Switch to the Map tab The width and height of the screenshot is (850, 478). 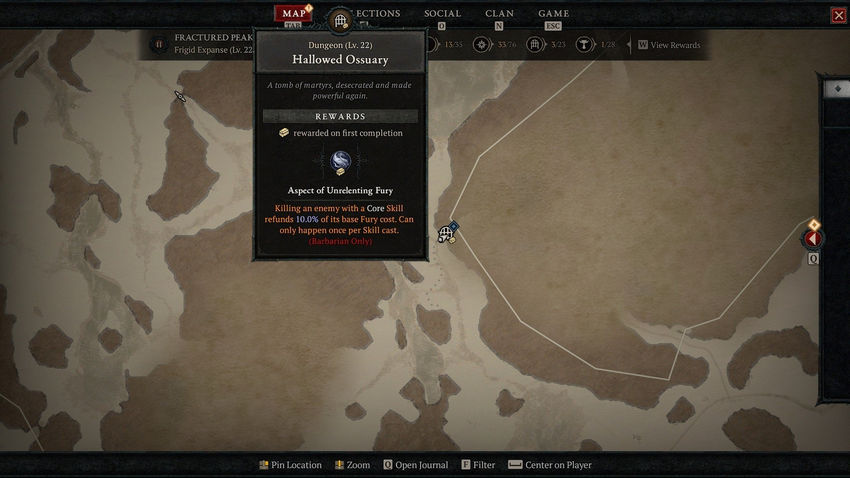(x=293, y=14)
